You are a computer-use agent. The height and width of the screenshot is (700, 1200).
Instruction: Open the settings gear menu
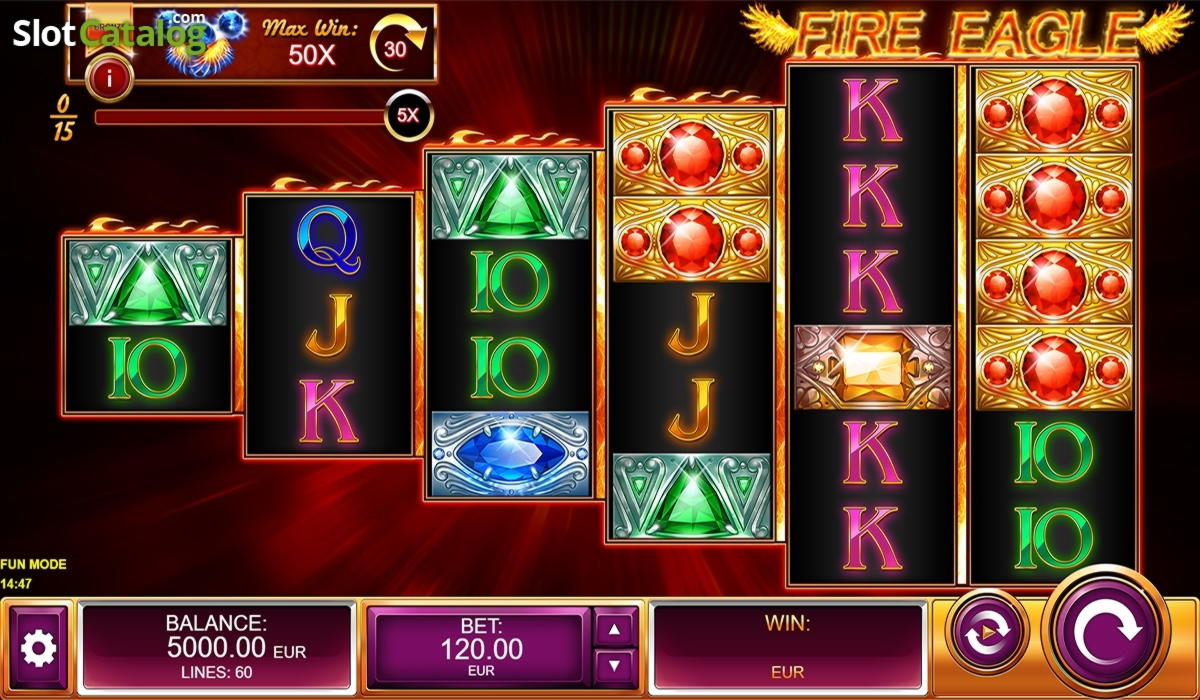pos(40,649)
